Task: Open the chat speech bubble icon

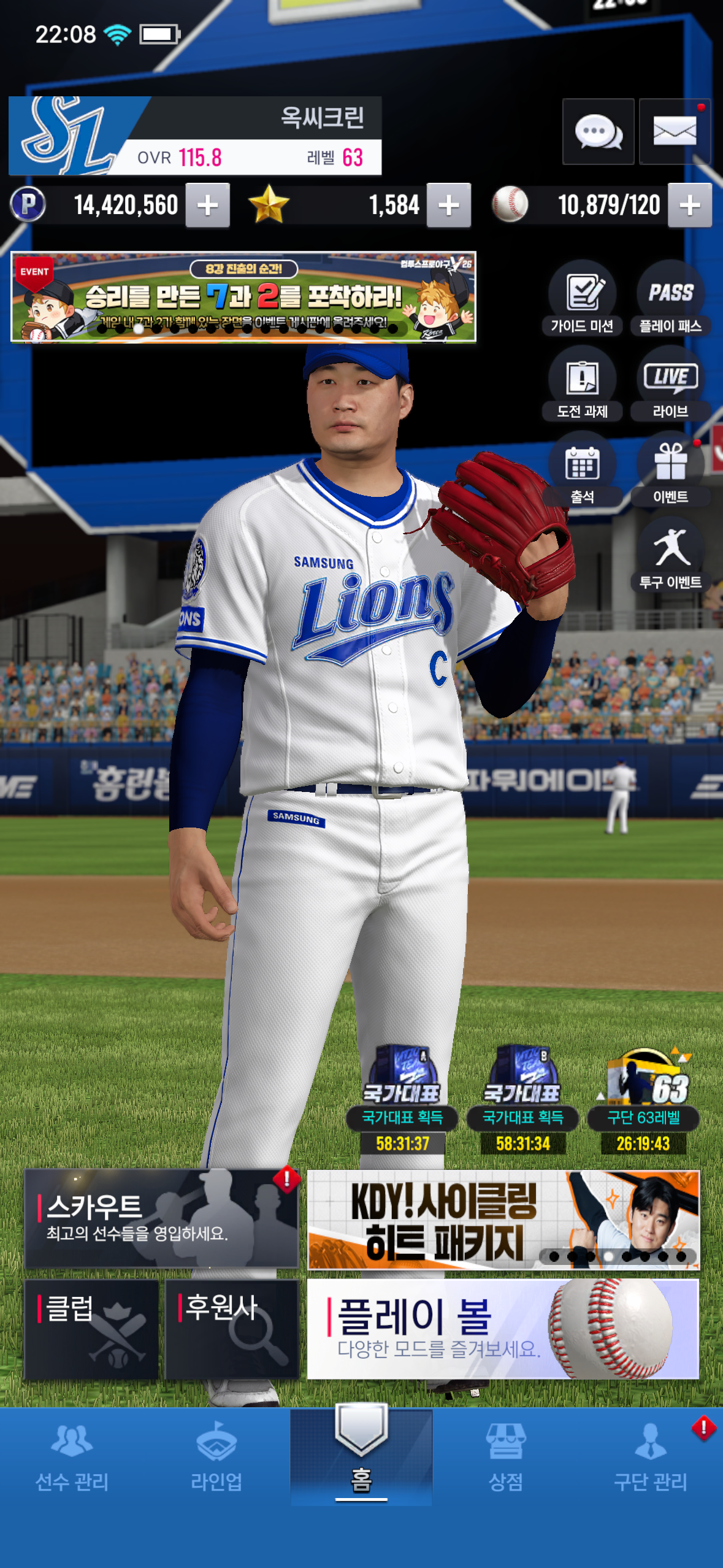Action: 598,131
